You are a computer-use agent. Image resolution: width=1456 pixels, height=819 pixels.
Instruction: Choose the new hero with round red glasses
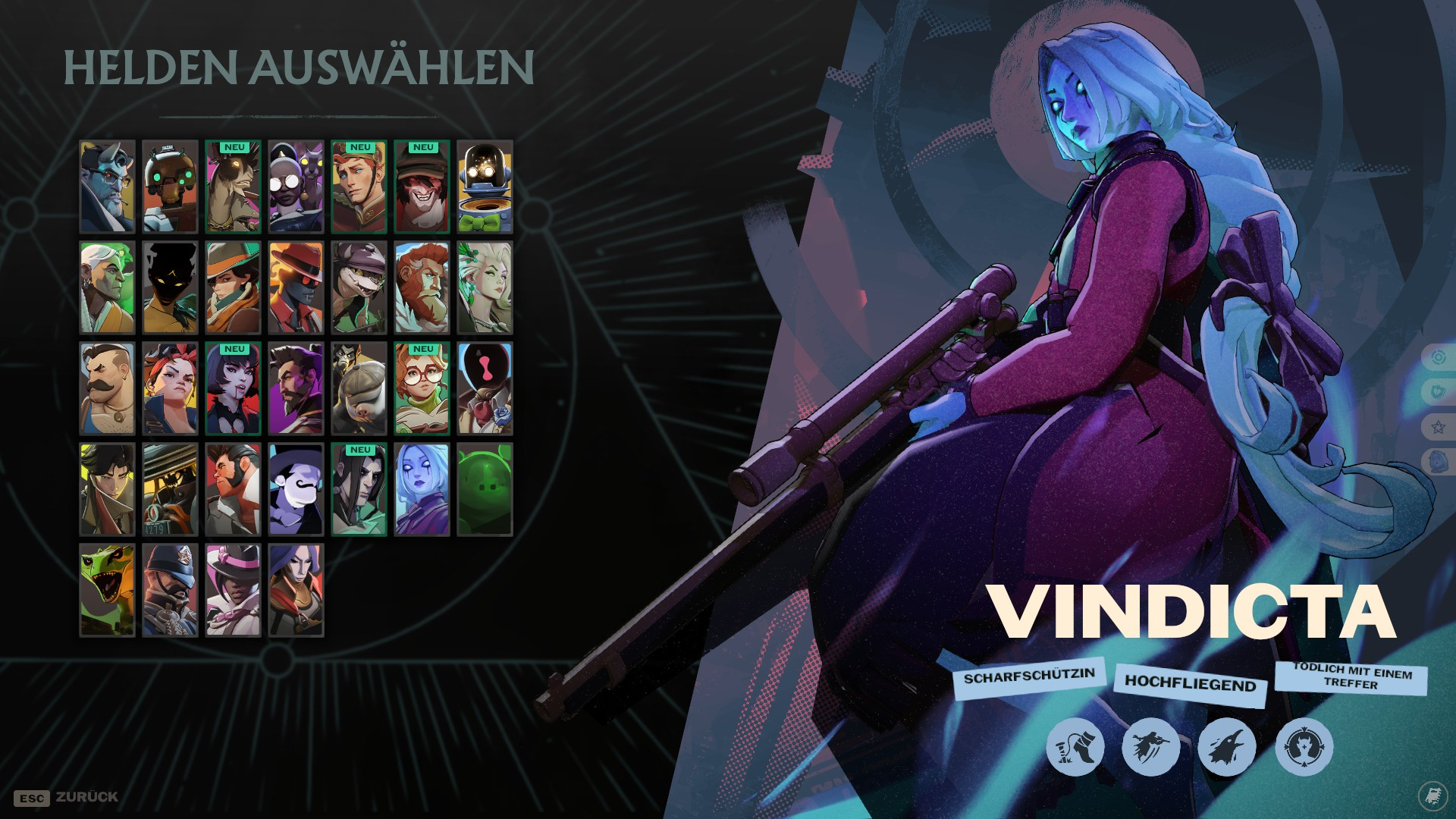pos(422,389)
